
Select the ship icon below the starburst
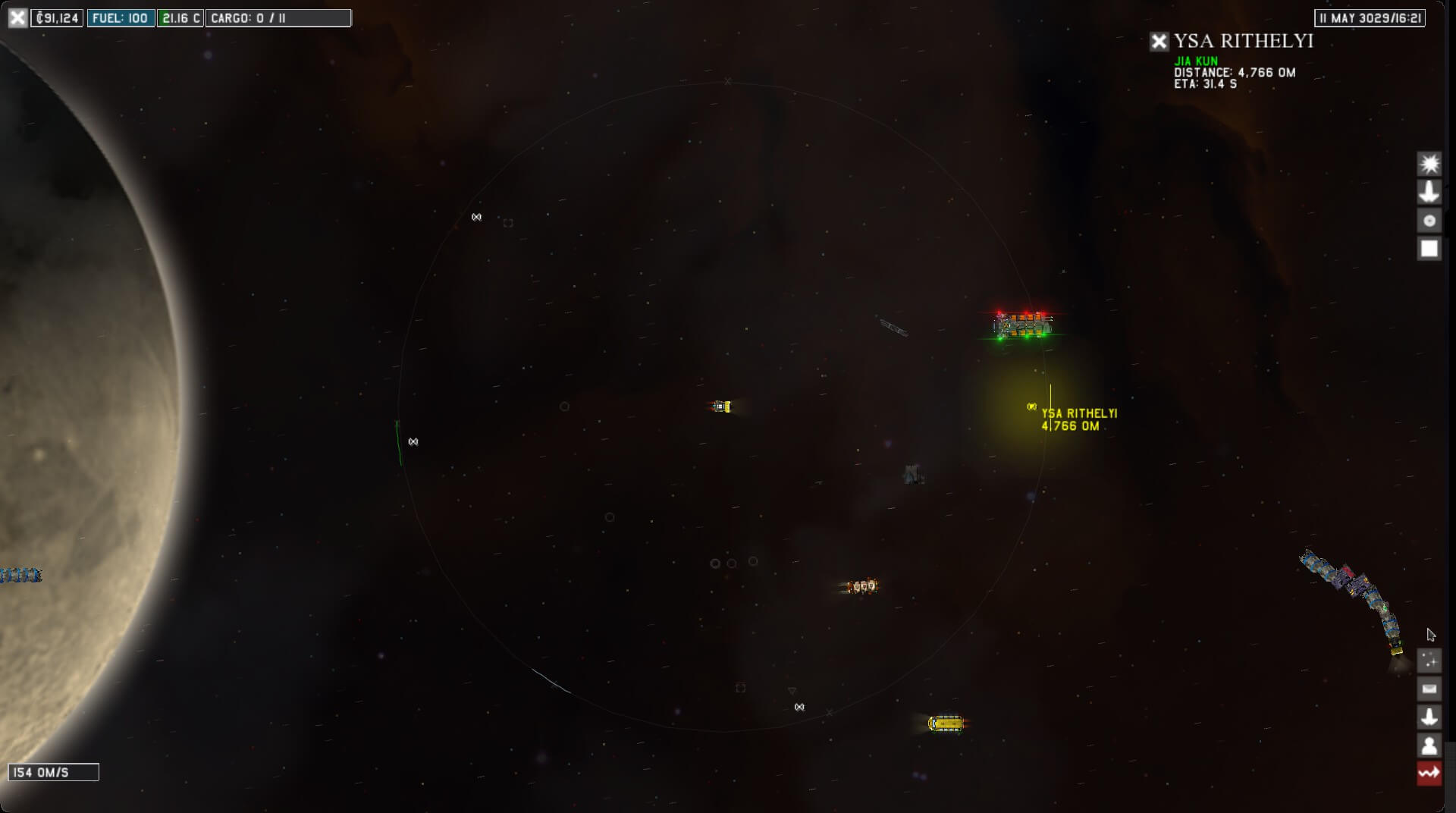click(x=1429, y=192)
